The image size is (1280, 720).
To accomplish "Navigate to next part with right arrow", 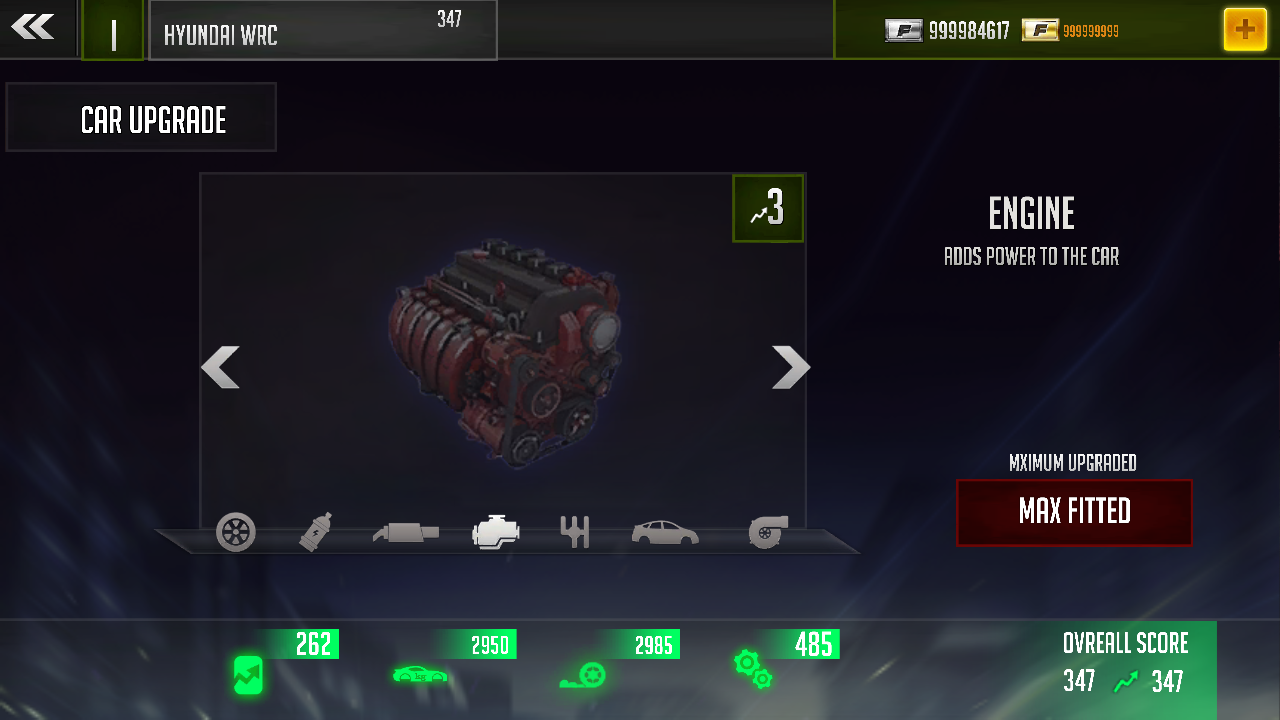I will (791, 368).
